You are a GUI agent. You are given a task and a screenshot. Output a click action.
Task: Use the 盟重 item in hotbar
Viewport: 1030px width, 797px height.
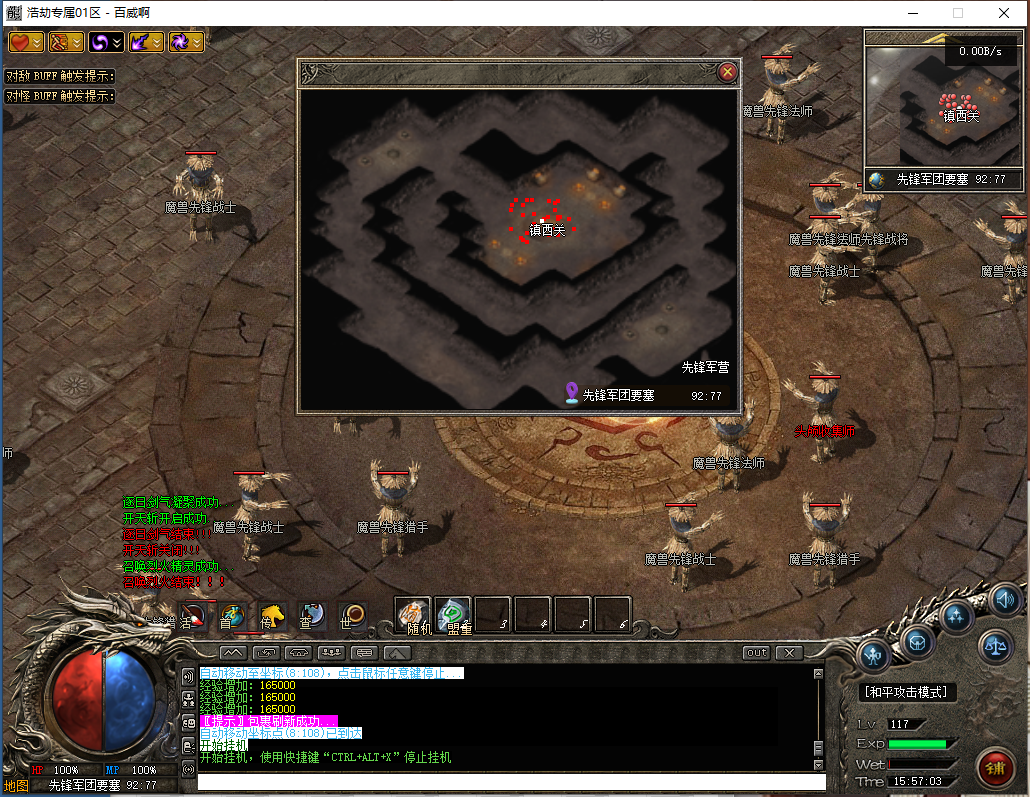pos(453,615)
